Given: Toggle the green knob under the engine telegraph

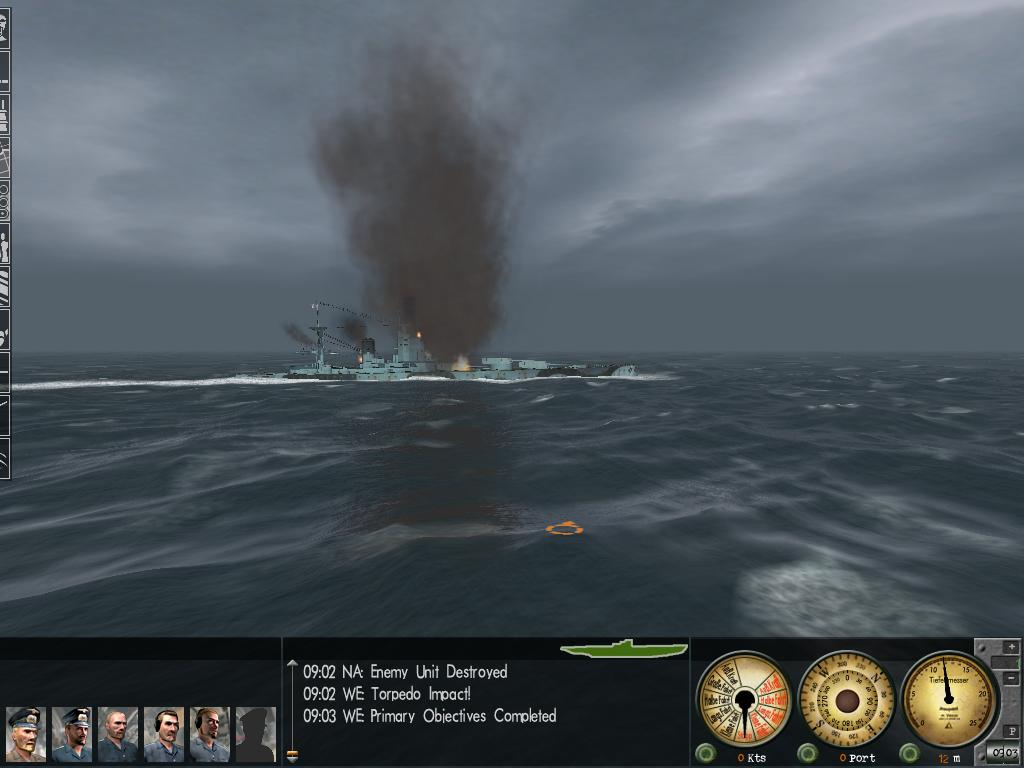Looking at the screenshot, I should tap(706, 753).
